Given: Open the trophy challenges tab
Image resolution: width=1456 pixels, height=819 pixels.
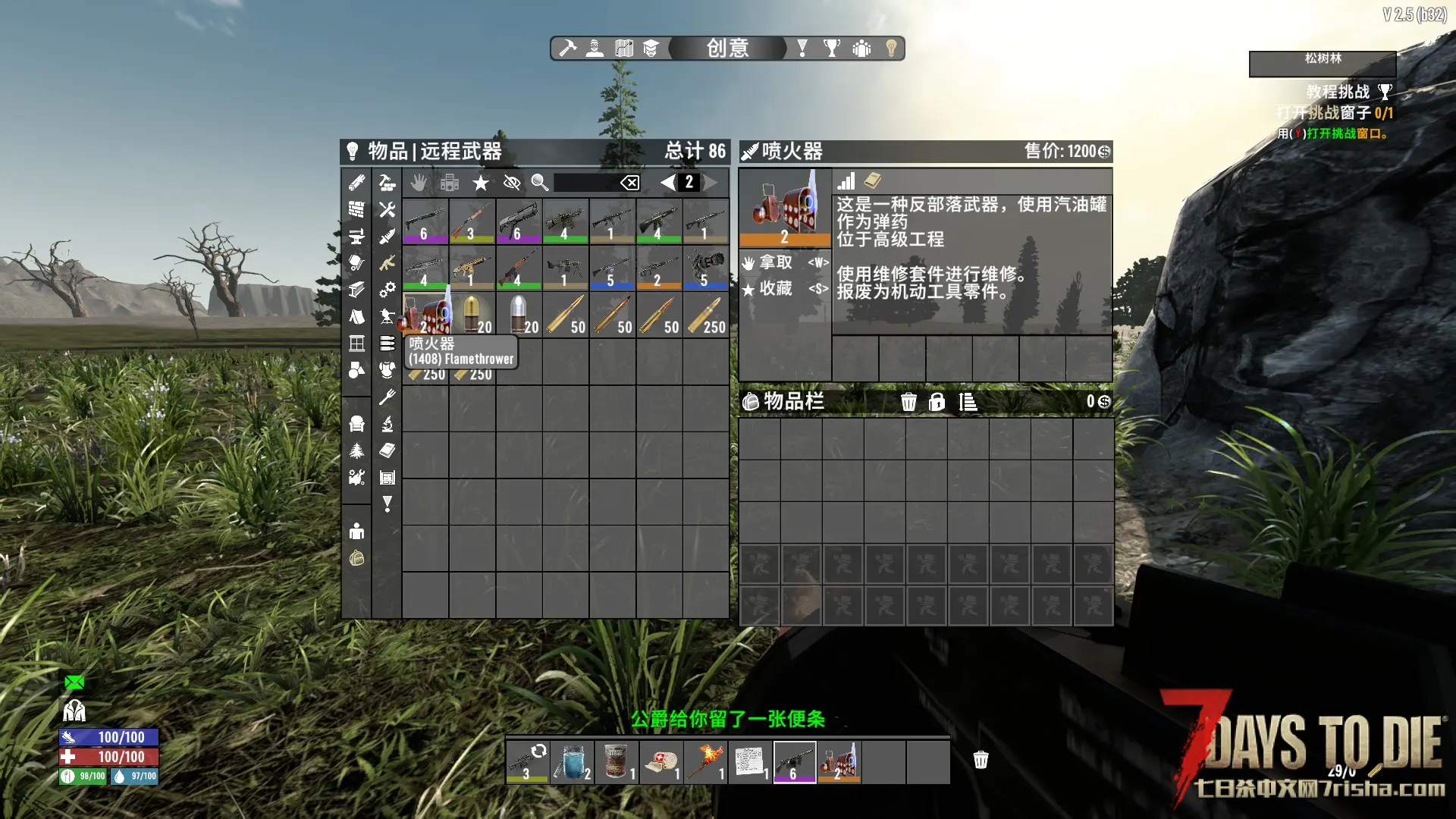Looking at the screenshot, I should coord(832,49).
